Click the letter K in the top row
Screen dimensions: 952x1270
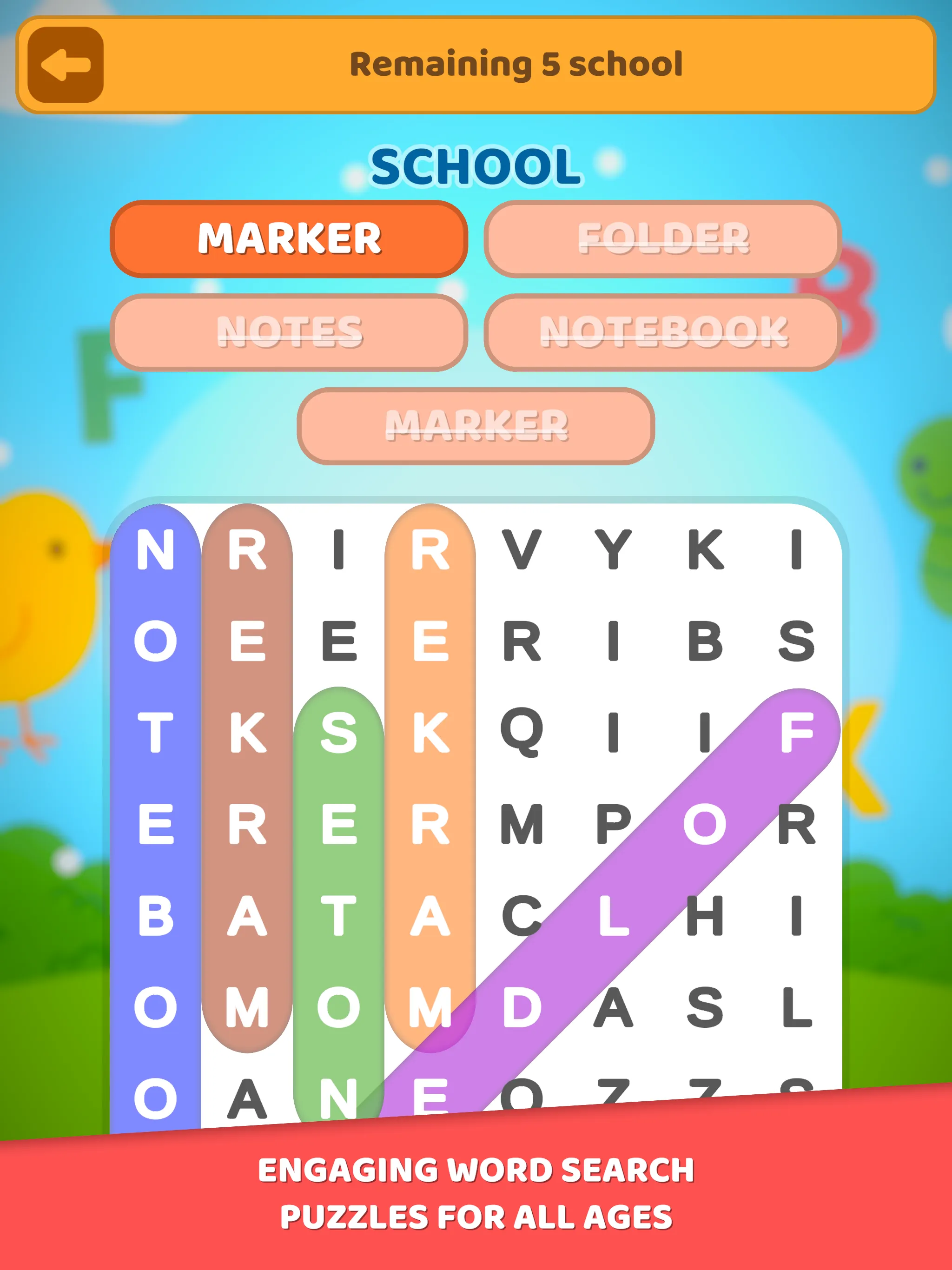[x=706, y=550]
